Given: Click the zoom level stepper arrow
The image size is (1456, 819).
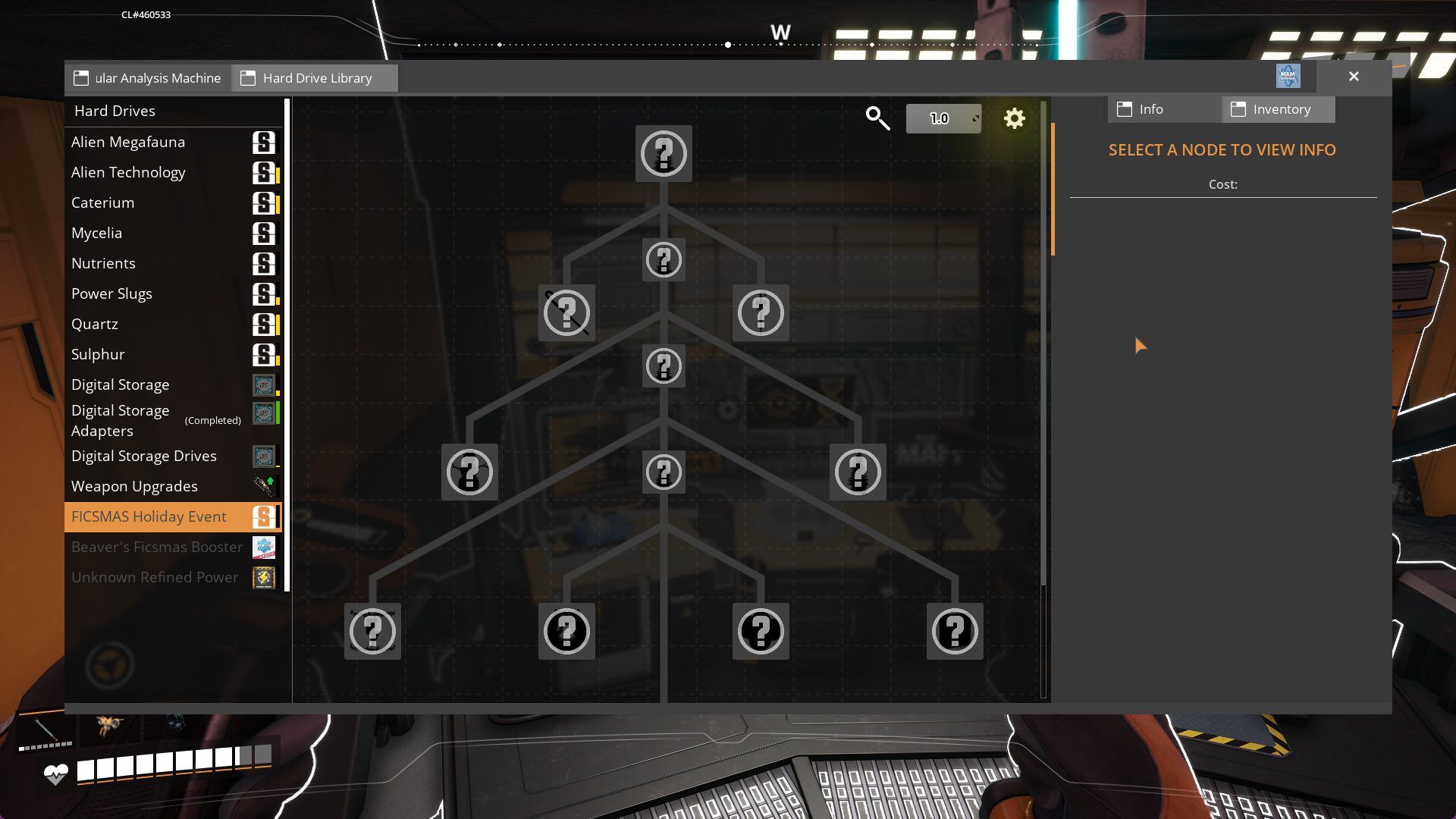Looking at the screenshot, I should 976,118.
